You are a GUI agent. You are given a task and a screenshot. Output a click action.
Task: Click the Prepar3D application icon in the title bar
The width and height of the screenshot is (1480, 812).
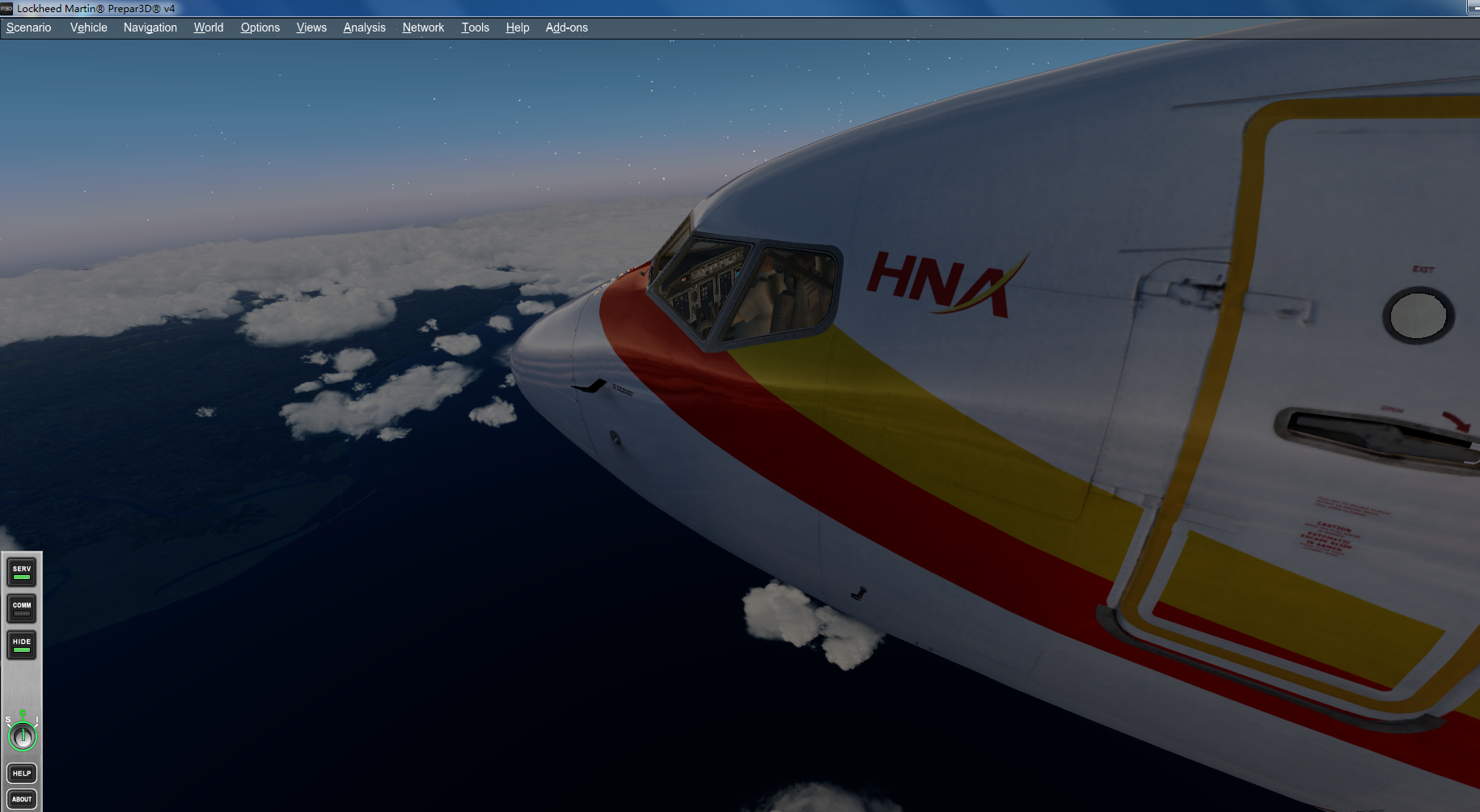pos(8,8)
